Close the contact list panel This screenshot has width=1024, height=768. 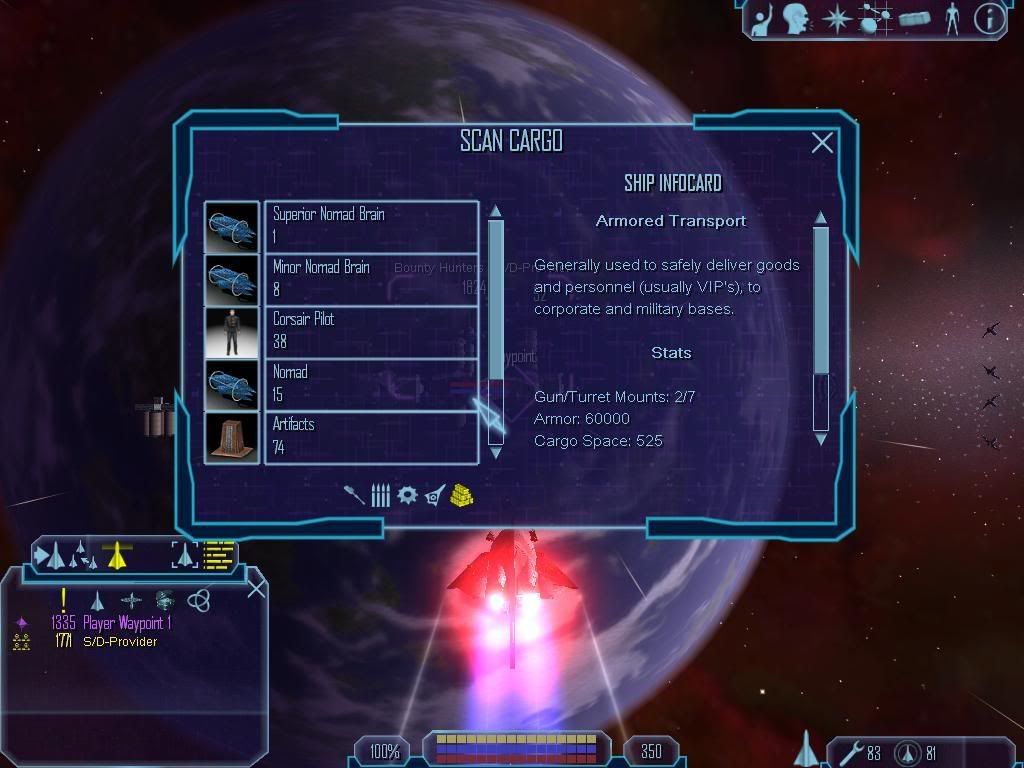256,587
